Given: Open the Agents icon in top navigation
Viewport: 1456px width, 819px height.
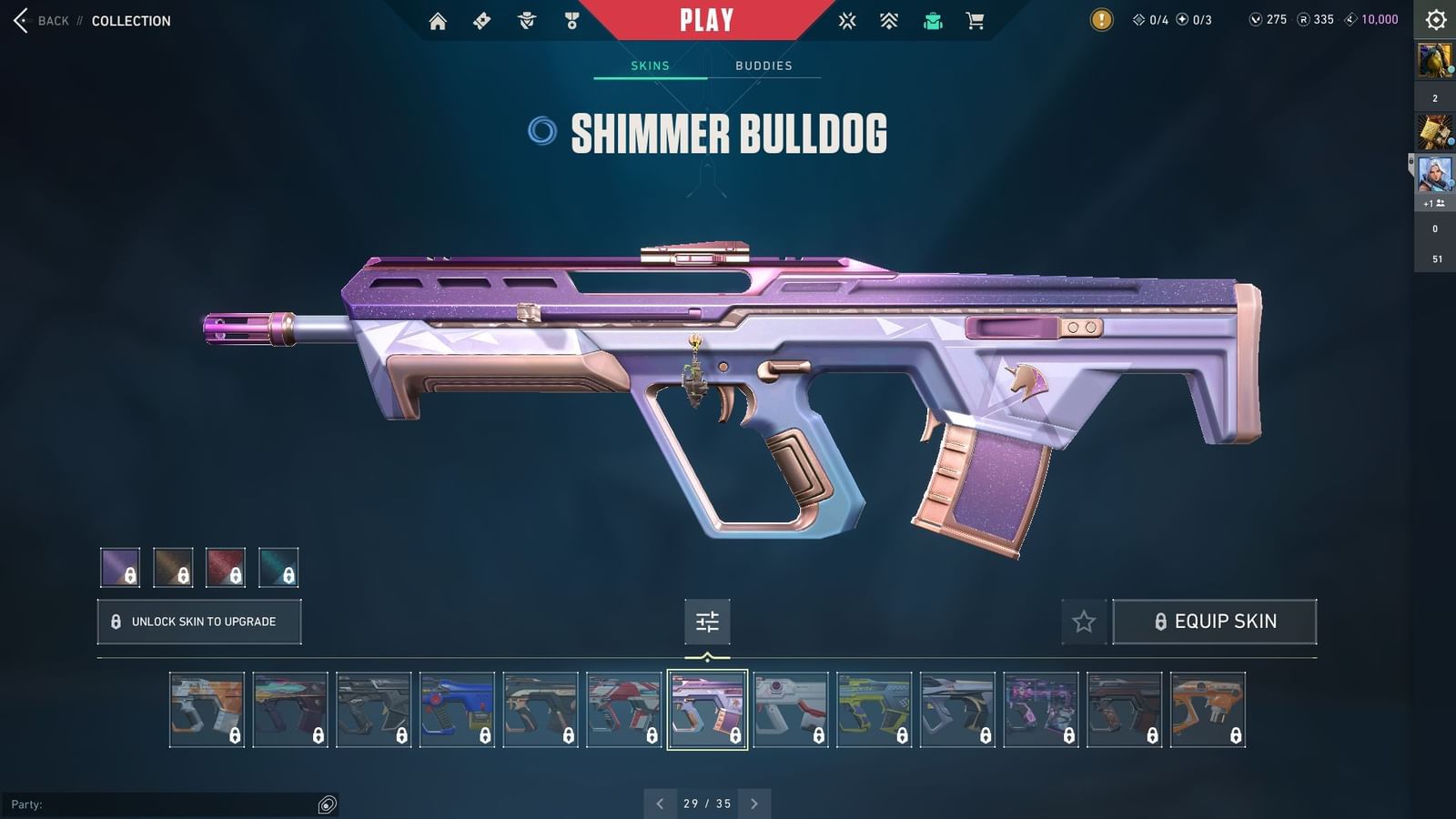Looking at the screenshot, I should (x=525, y=20).
